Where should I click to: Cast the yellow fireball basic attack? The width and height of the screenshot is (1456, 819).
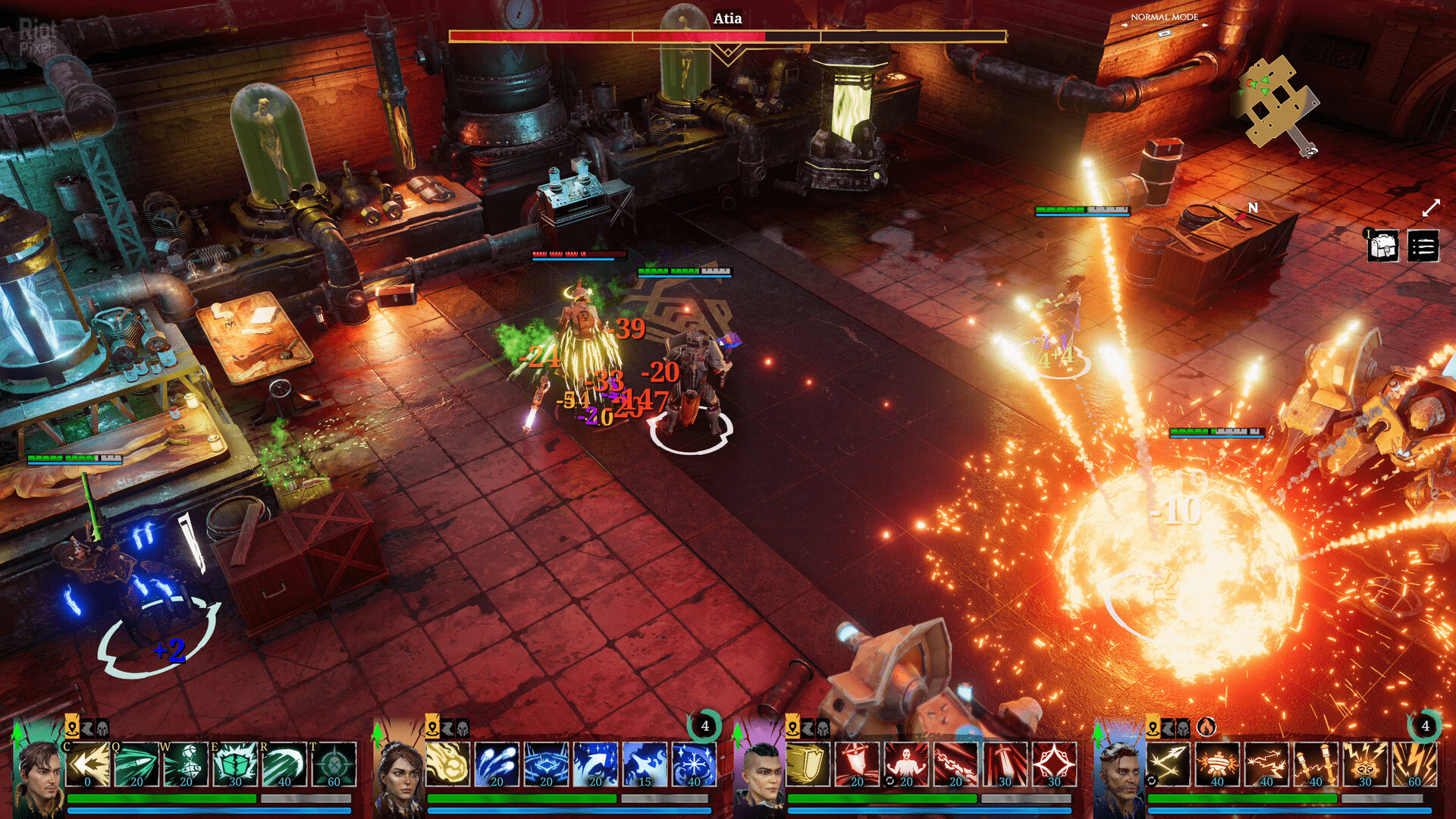click(x=447, y=764)
